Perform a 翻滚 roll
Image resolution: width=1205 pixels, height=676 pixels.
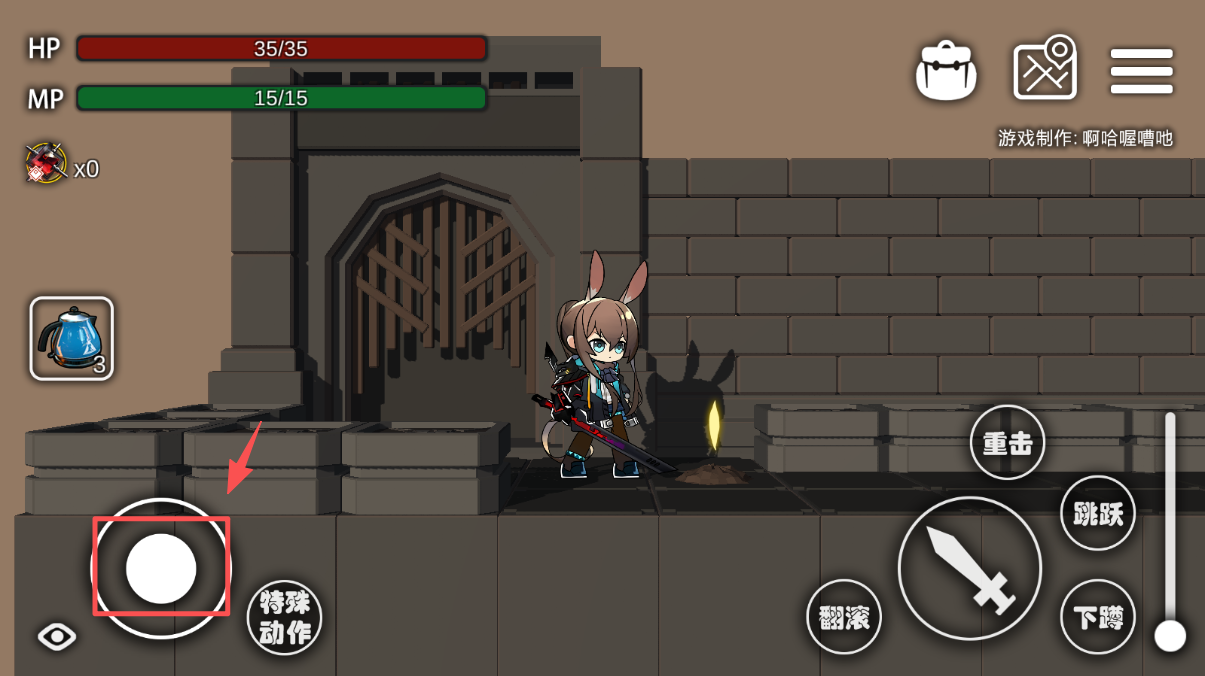click(x=844, y=617)
